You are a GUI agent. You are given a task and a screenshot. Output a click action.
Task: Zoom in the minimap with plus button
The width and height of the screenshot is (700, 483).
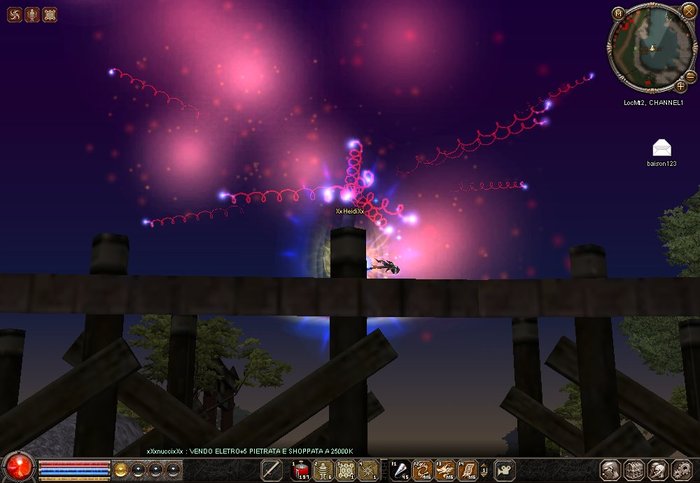click(x=680, y=86)
